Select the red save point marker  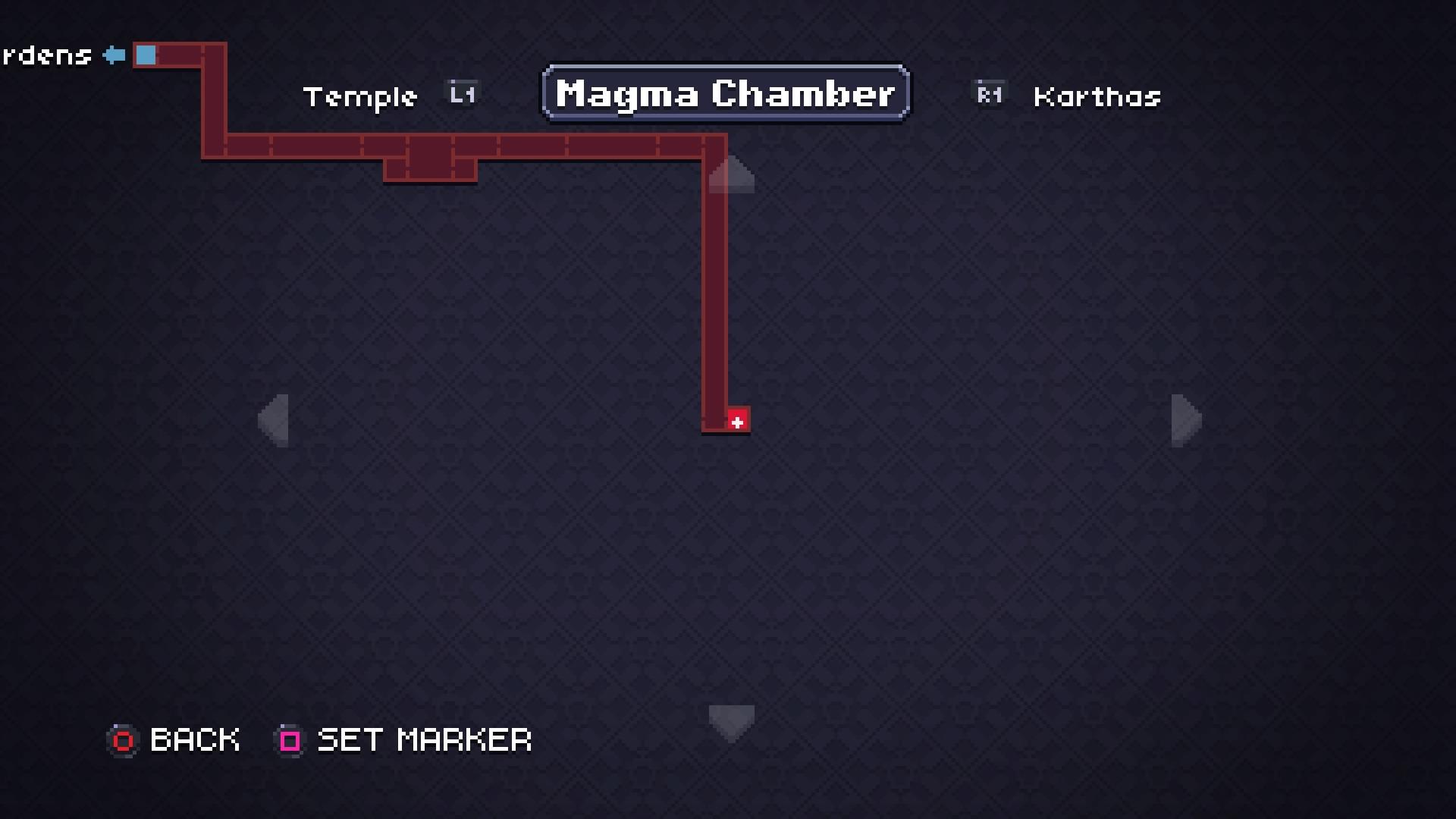coord(738,421)
